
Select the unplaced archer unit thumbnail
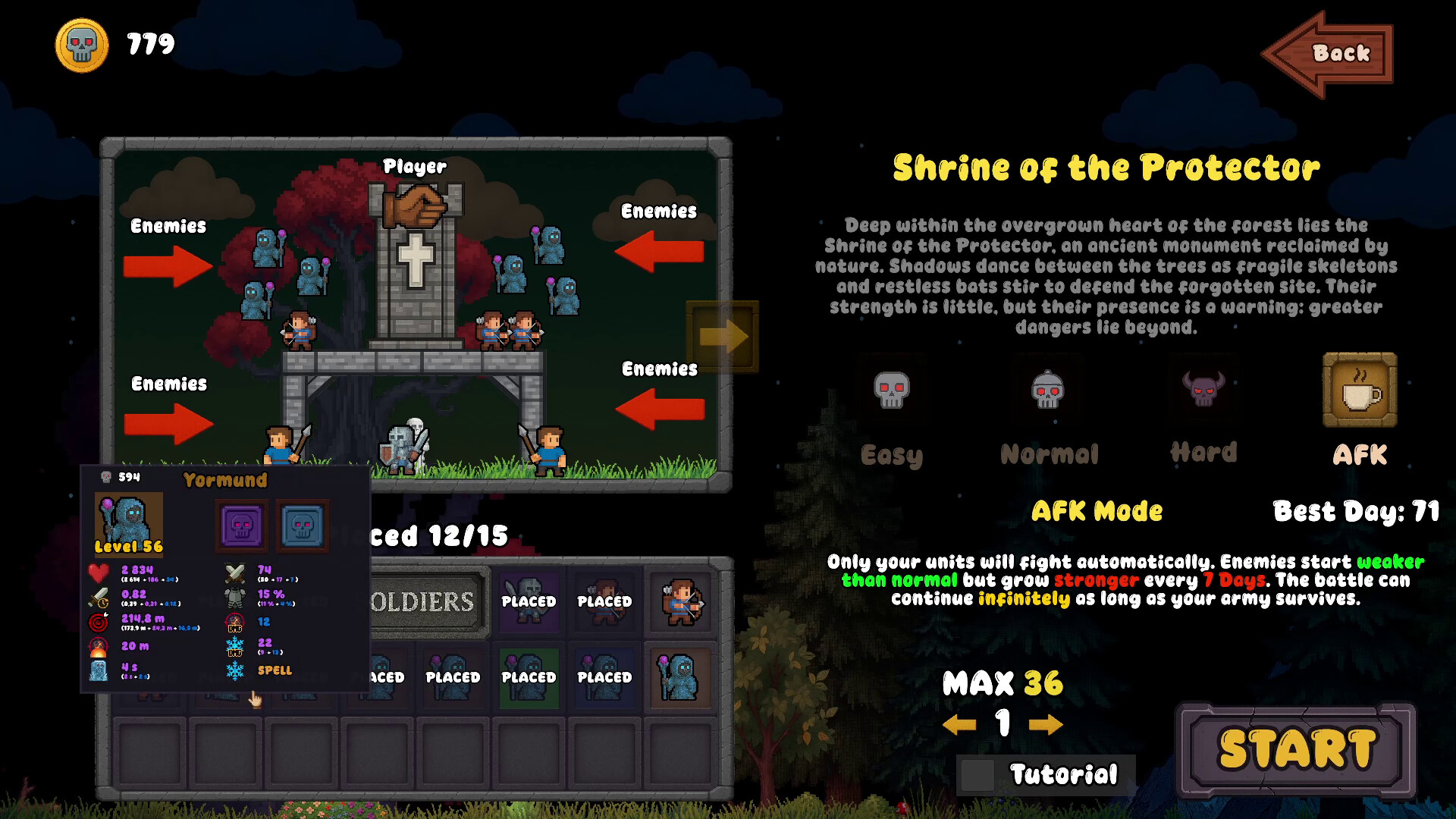(x=680, y=601)
